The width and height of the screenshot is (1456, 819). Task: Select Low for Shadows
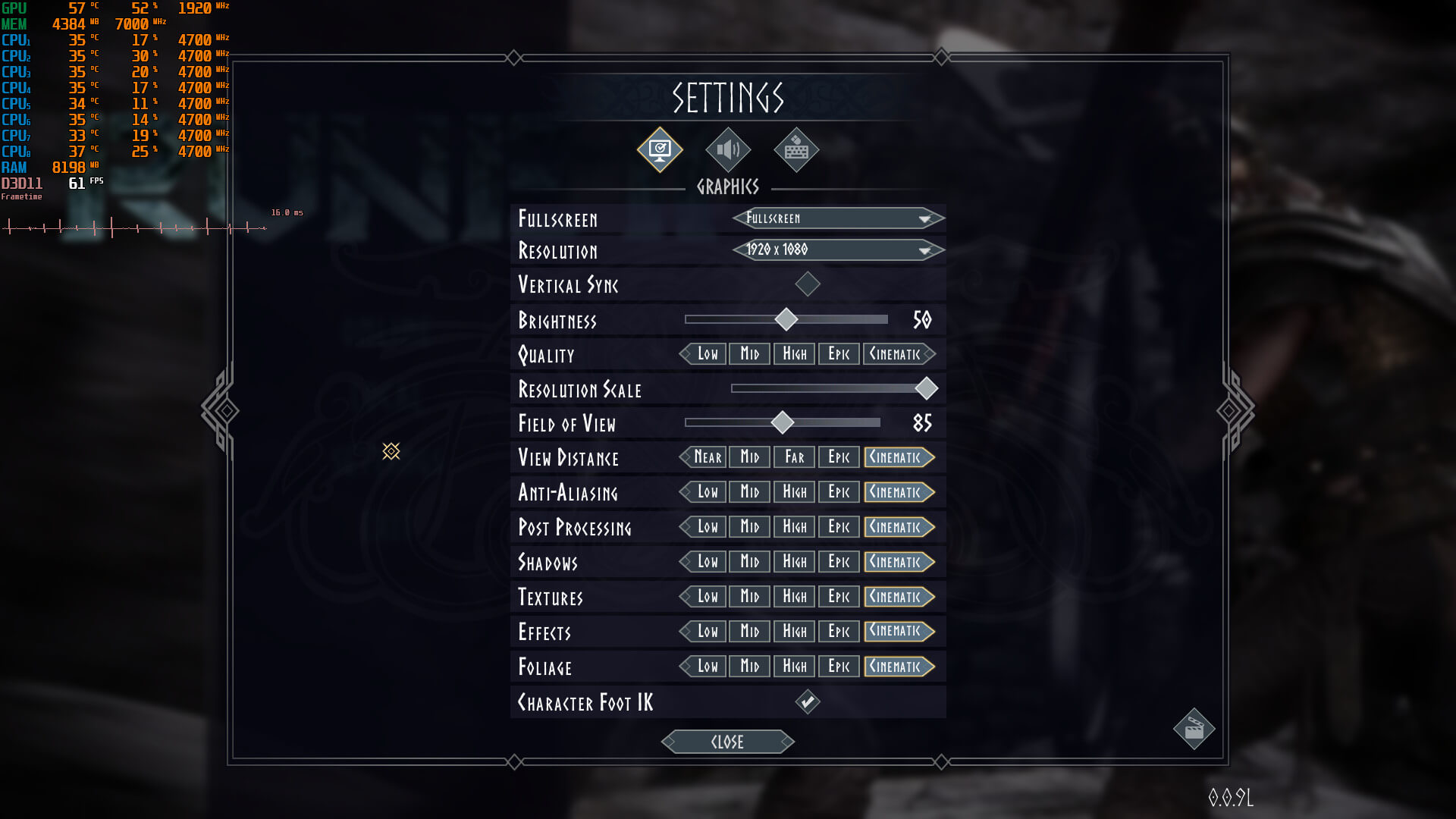click(707, 562)
